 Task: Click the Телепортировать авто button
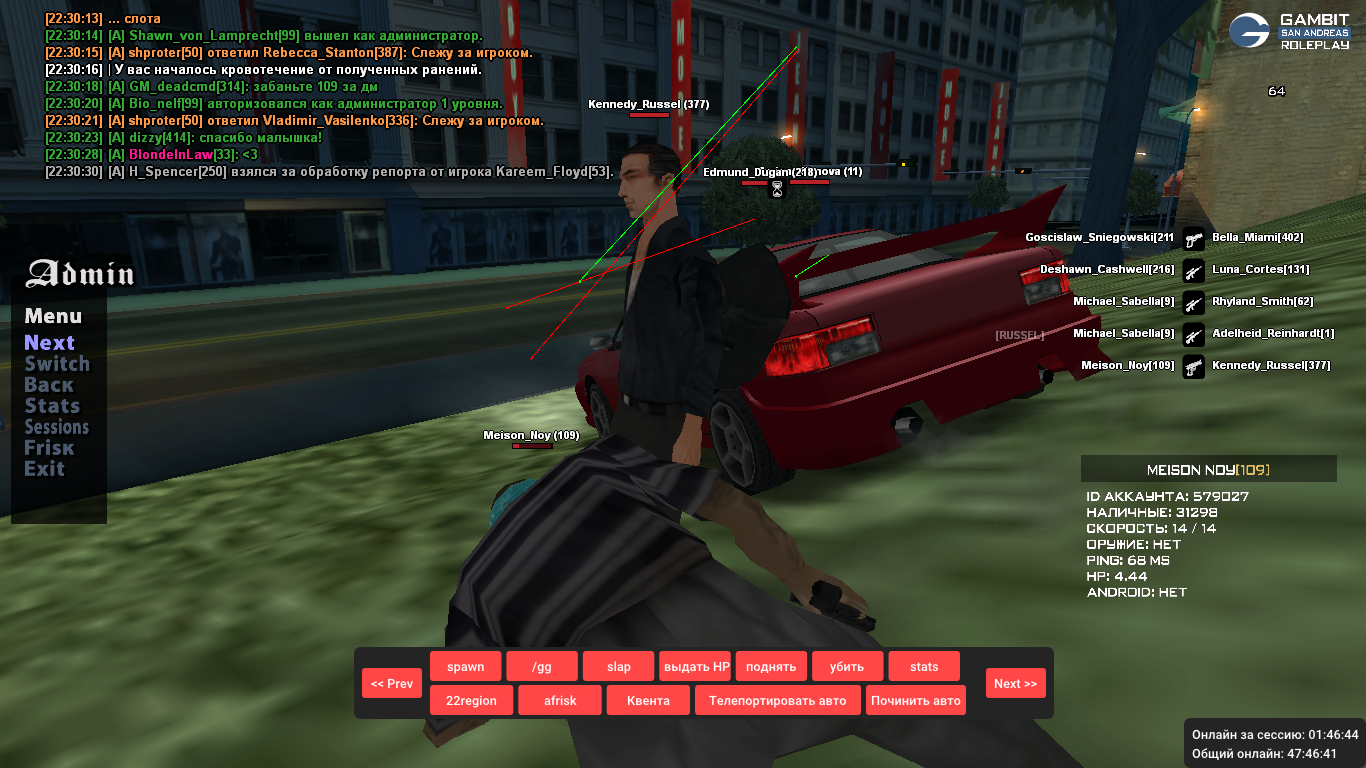pos(777,701)
